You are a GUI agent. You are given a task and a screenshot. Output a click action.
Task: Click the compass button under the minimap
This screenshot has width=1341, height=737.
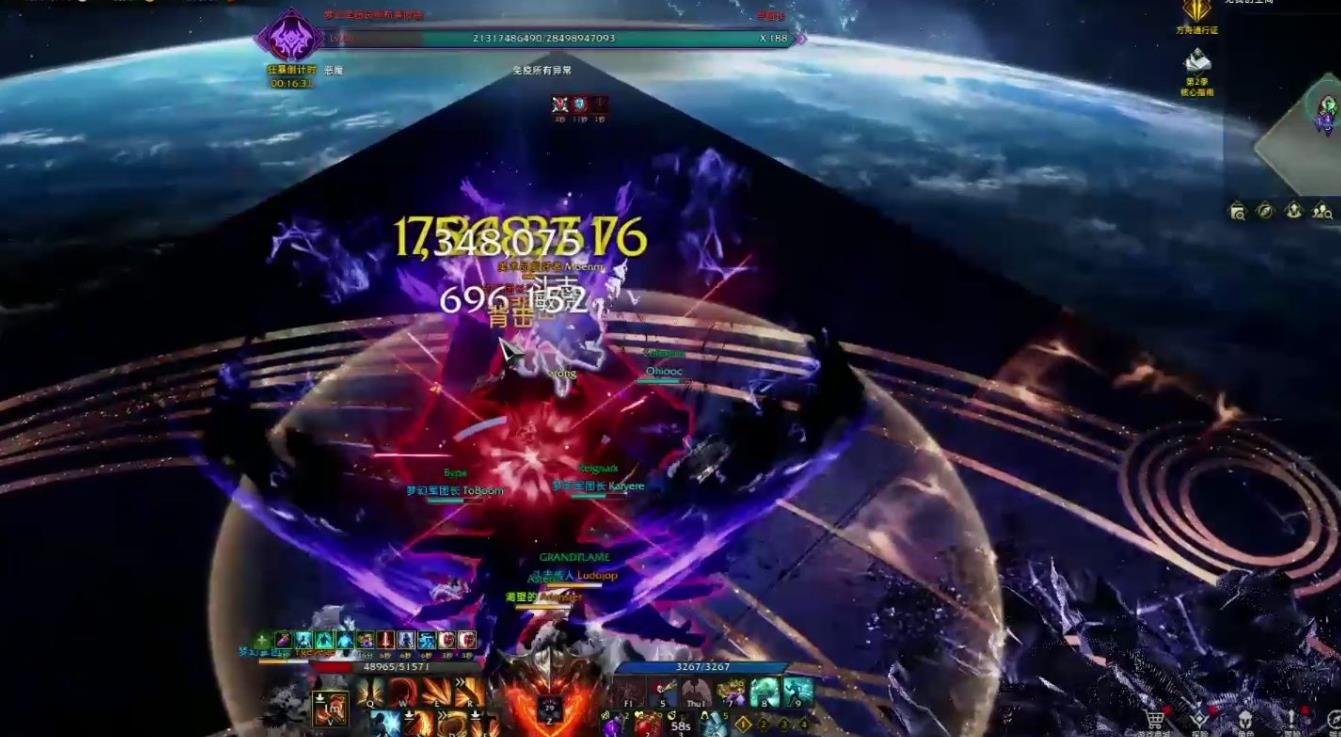pyautogui.click(x=1265, y=210)
